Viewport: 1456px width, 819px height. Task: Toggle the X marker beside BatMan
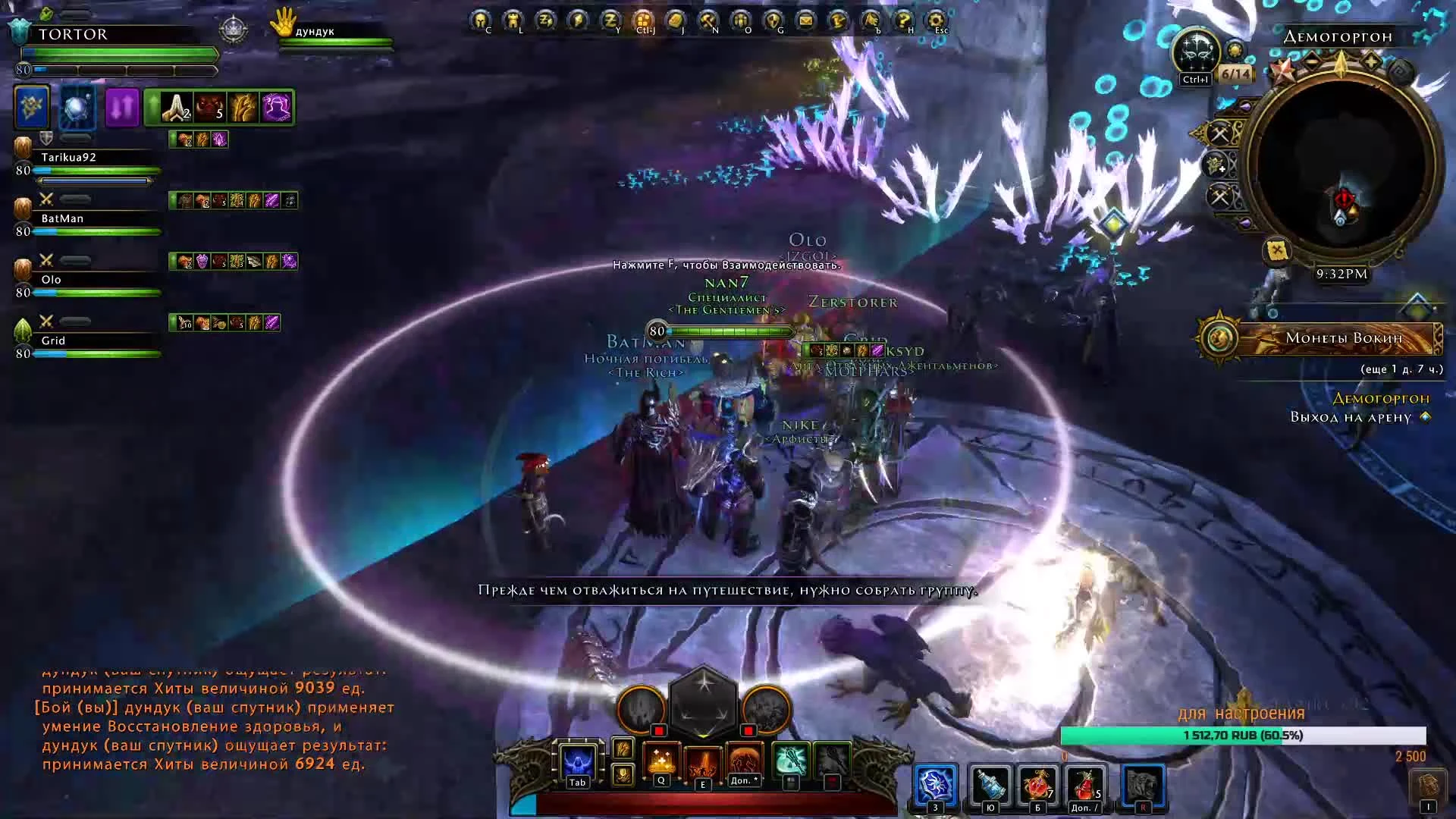pos(45,199)
